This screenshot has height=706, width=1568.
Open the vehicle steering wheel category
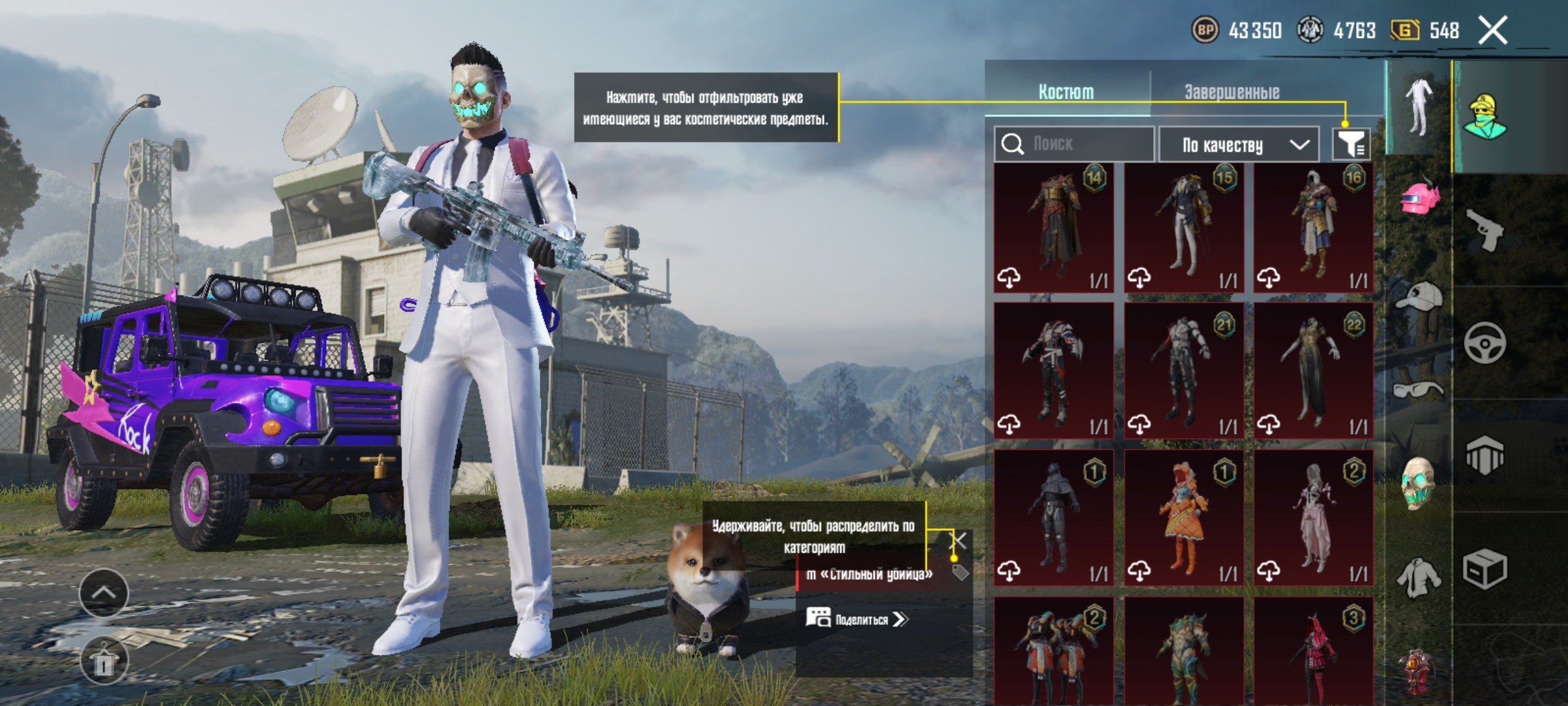(1484, 343)
